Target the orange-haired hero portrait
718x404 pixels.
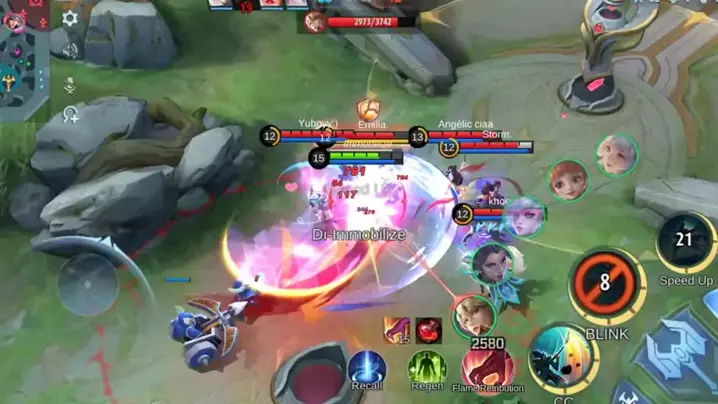(x=568, y=180)
